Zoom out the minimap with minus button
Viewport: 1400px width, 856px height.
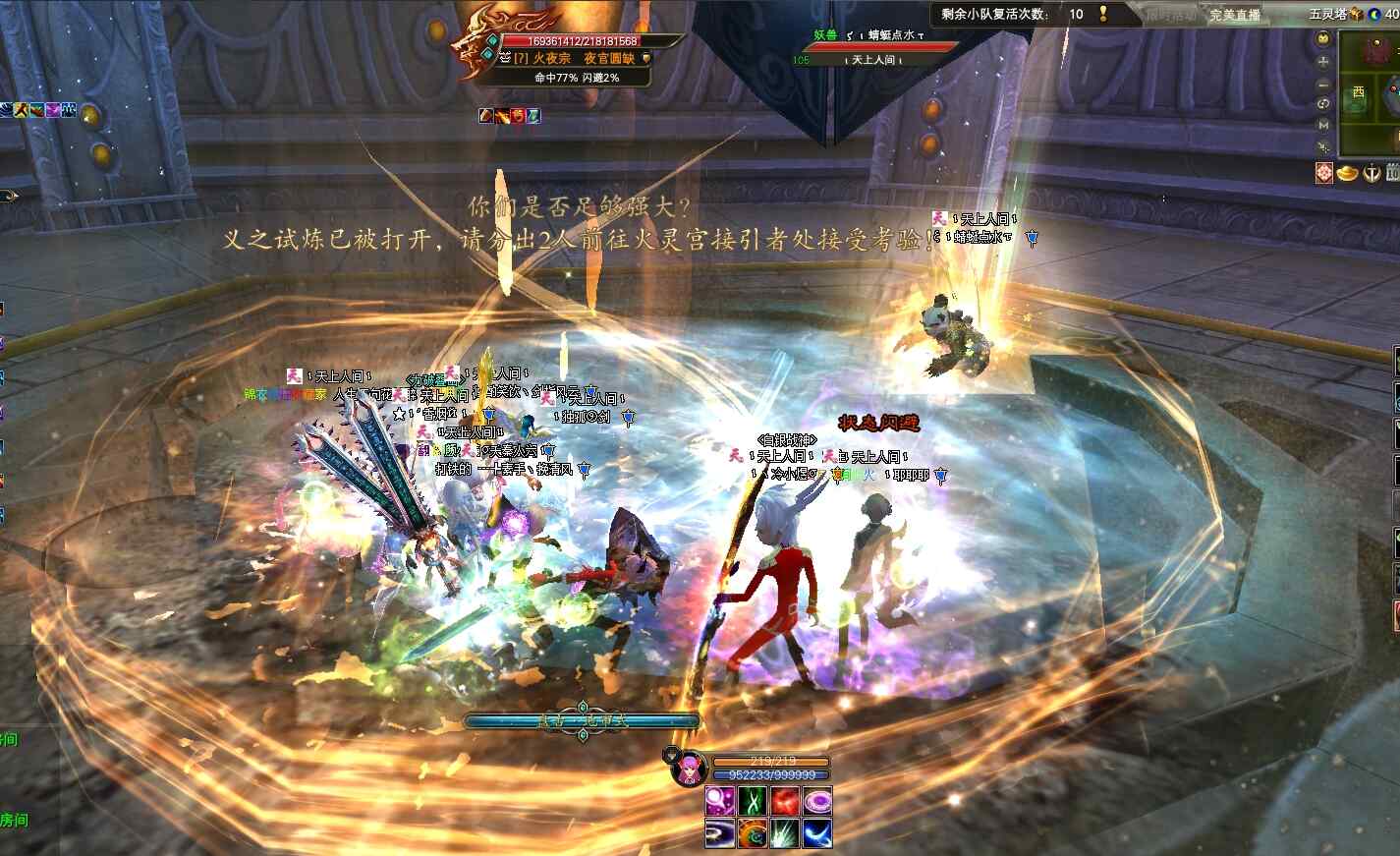1323,83
